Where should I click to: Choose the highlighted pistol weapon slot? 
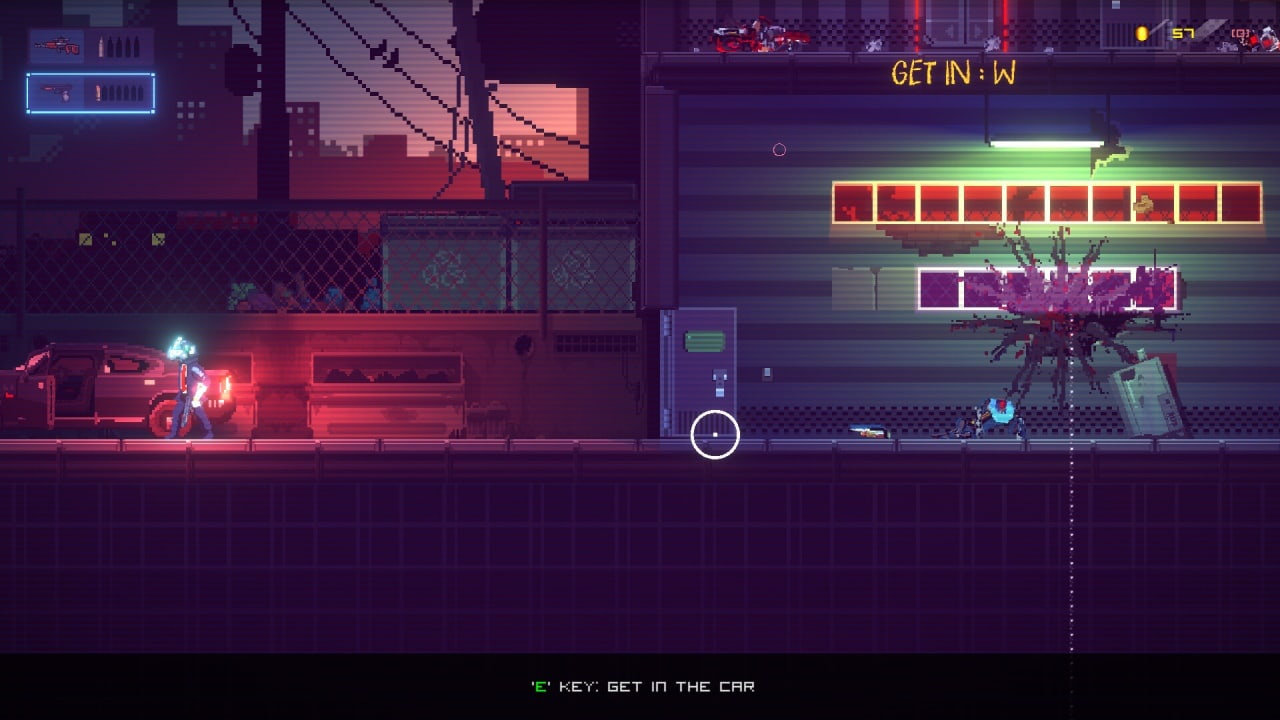[x=90, y=93]
